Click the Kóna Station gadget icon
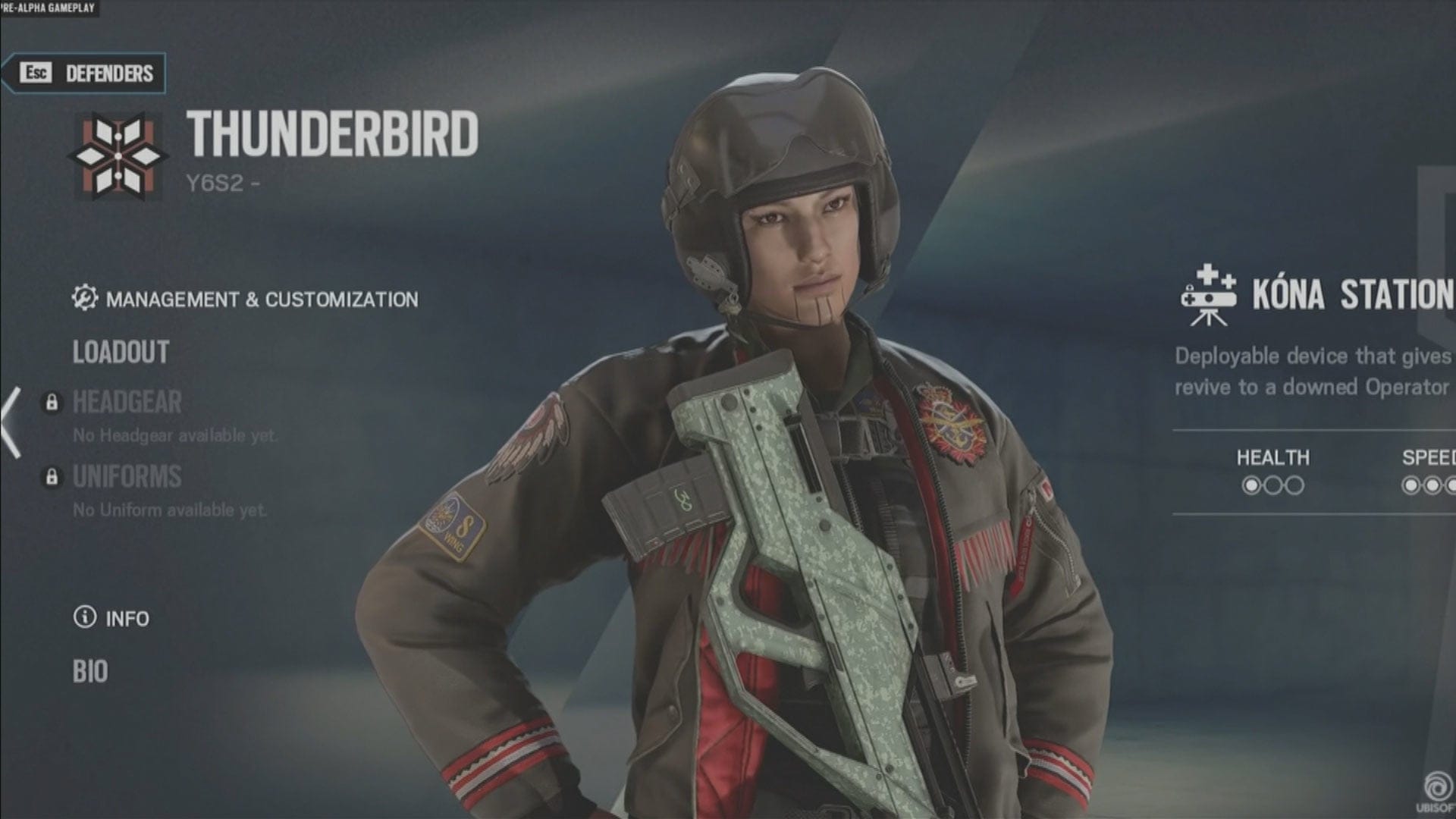1456x819 pixels. click(1208, 296)
